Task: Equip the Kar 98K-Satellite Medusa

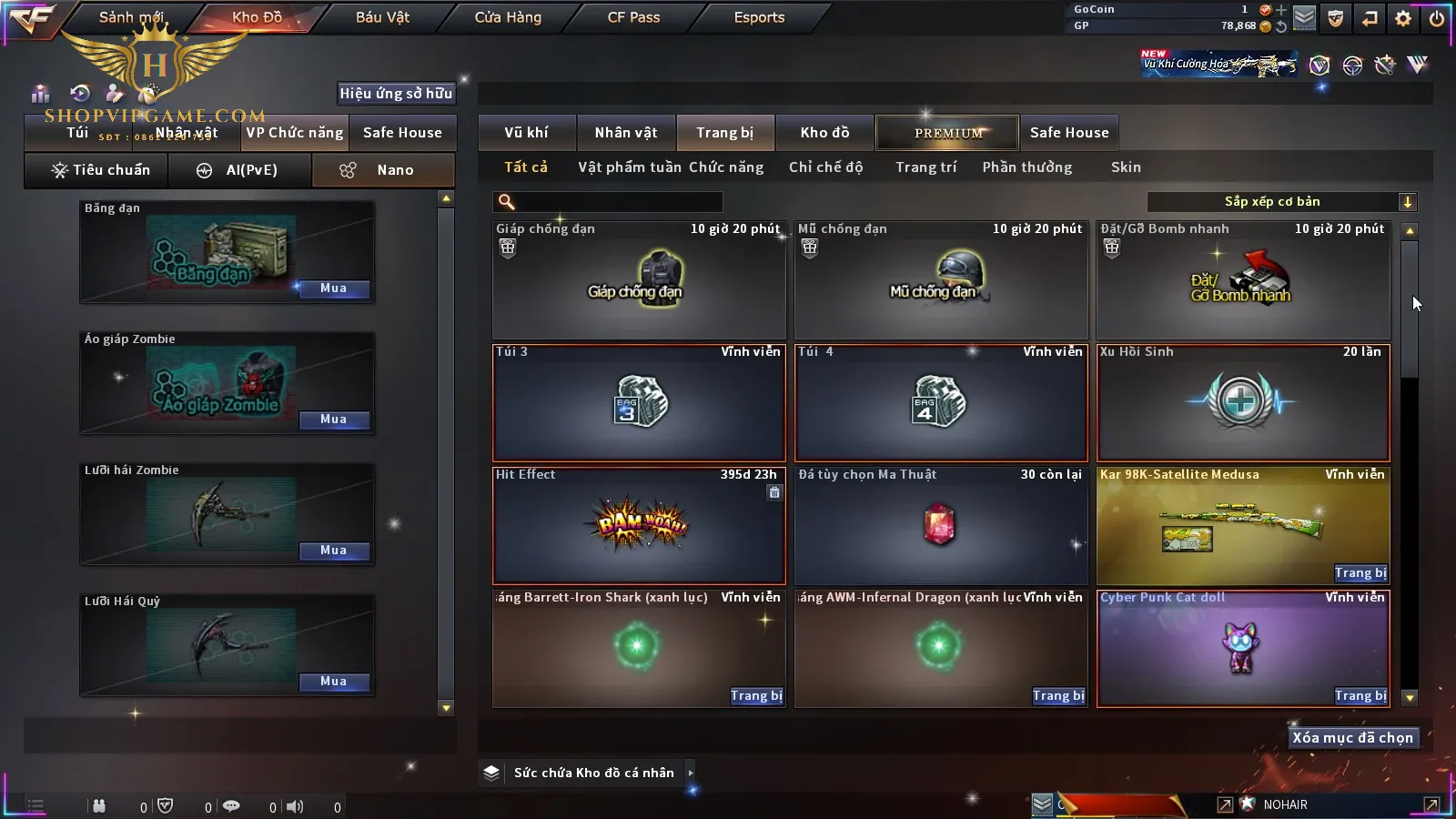Action: (1360, 573)
